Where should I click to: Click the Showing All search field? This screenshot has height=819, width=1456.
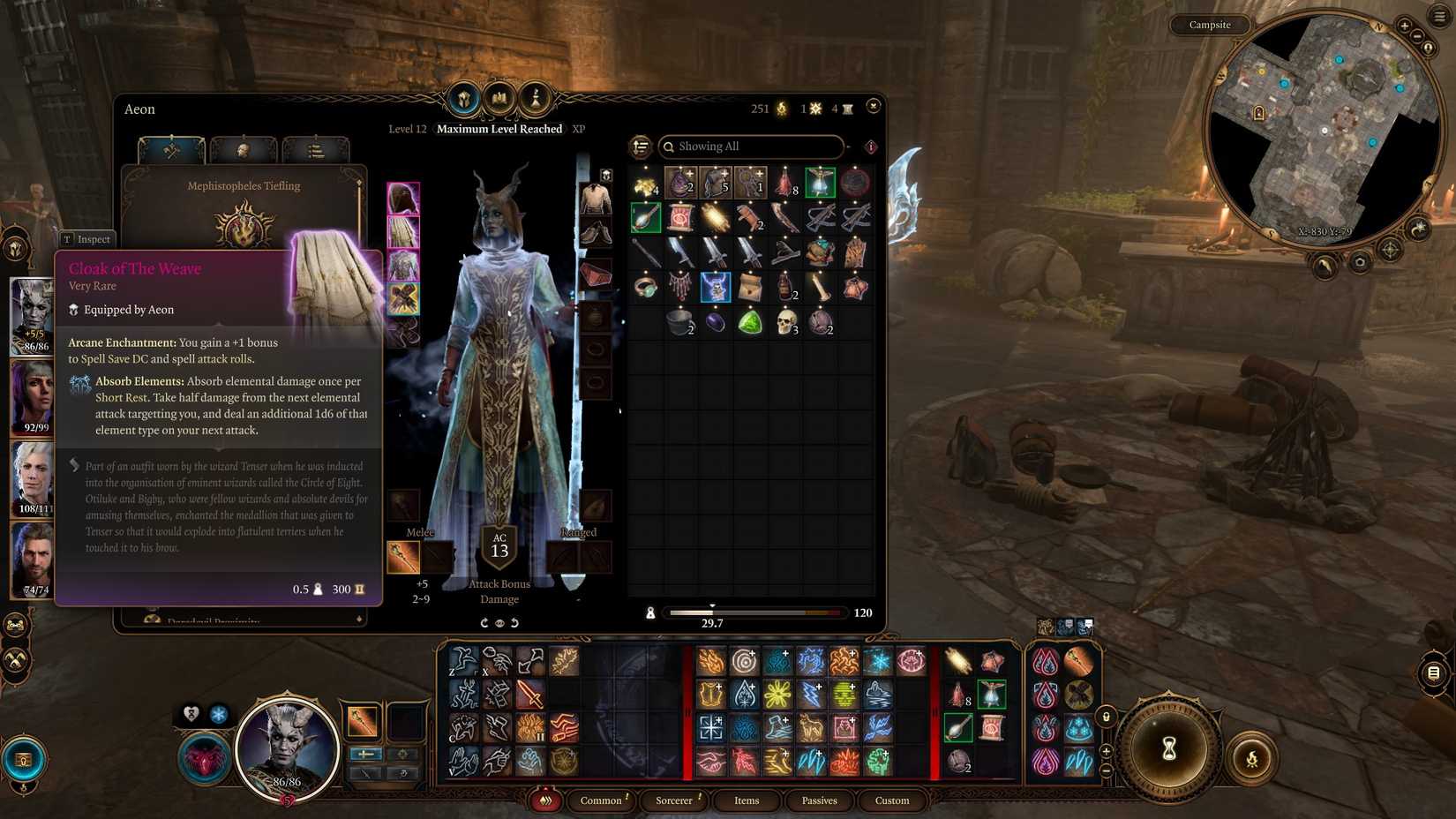(x=750, y=147)
